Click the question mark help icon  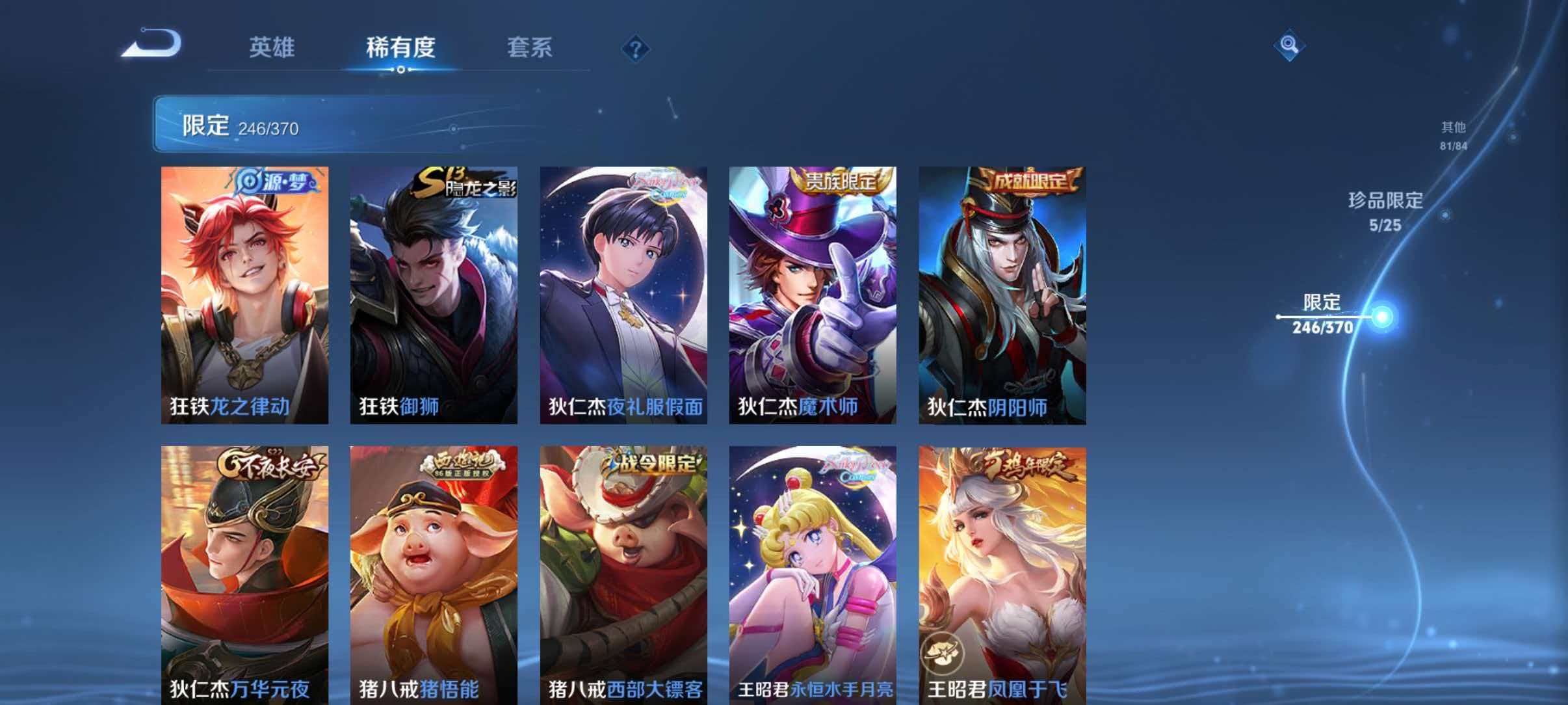[638, 48]
